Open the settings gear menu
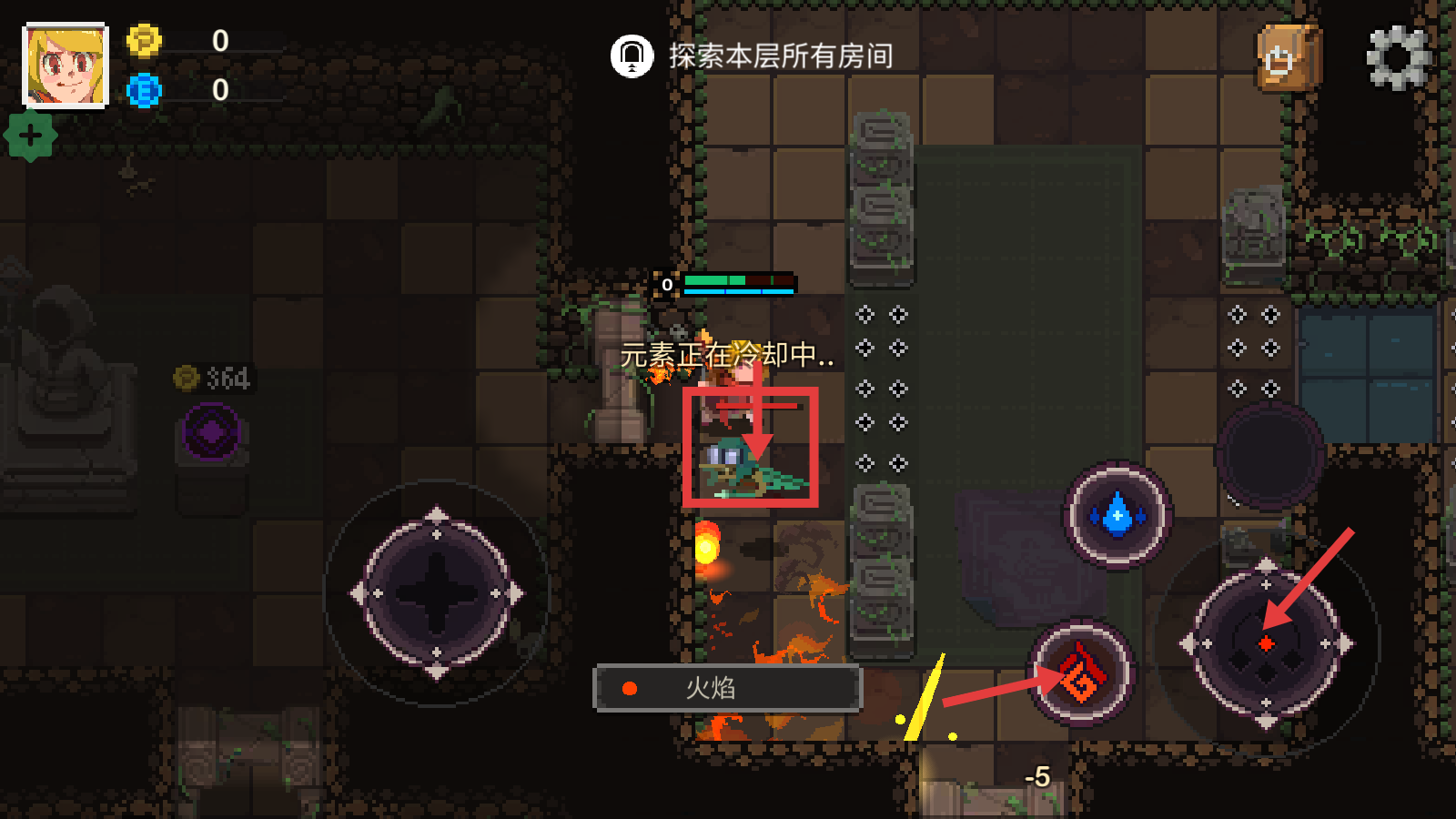This screenshot has width=1456, height=819. click(x=1399, y=58)
